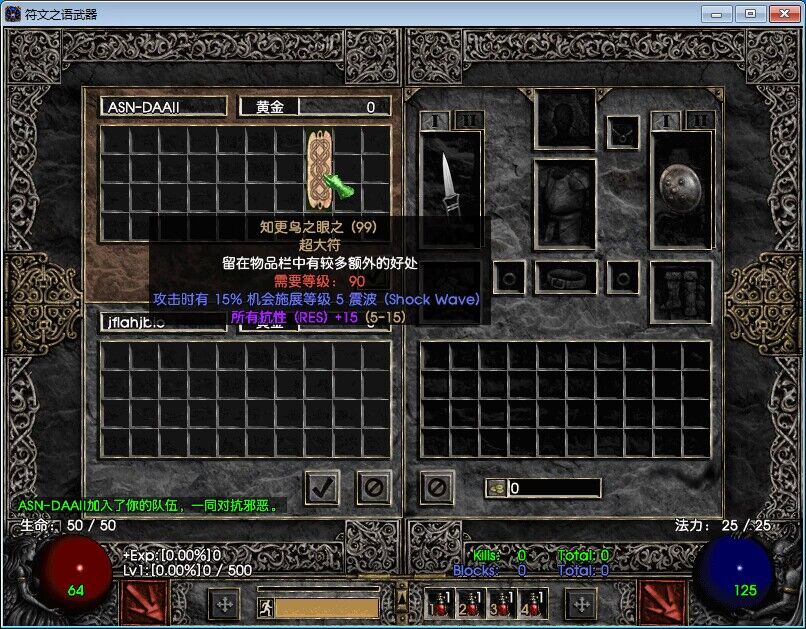Open the mini panel next to run toggle
806x629 pixels.
coord(224,604)
